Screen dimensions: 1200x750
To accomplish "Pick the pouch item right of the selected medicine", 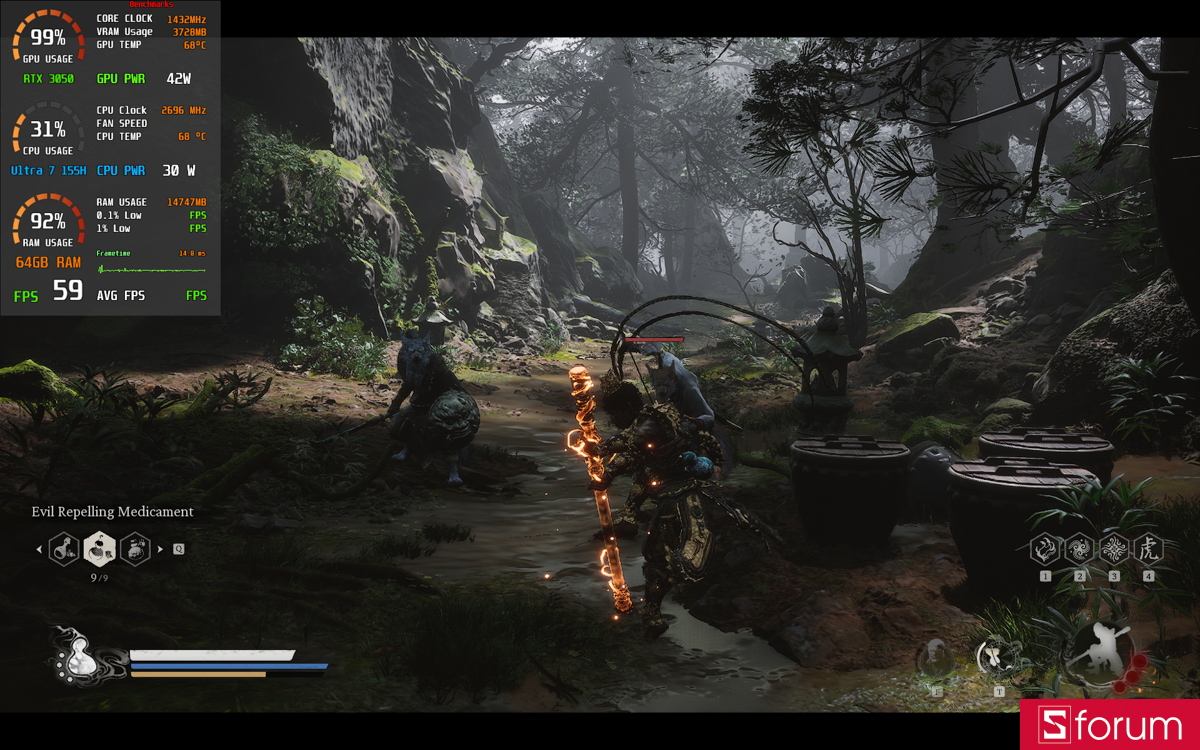I will click(x=135, y=548).
